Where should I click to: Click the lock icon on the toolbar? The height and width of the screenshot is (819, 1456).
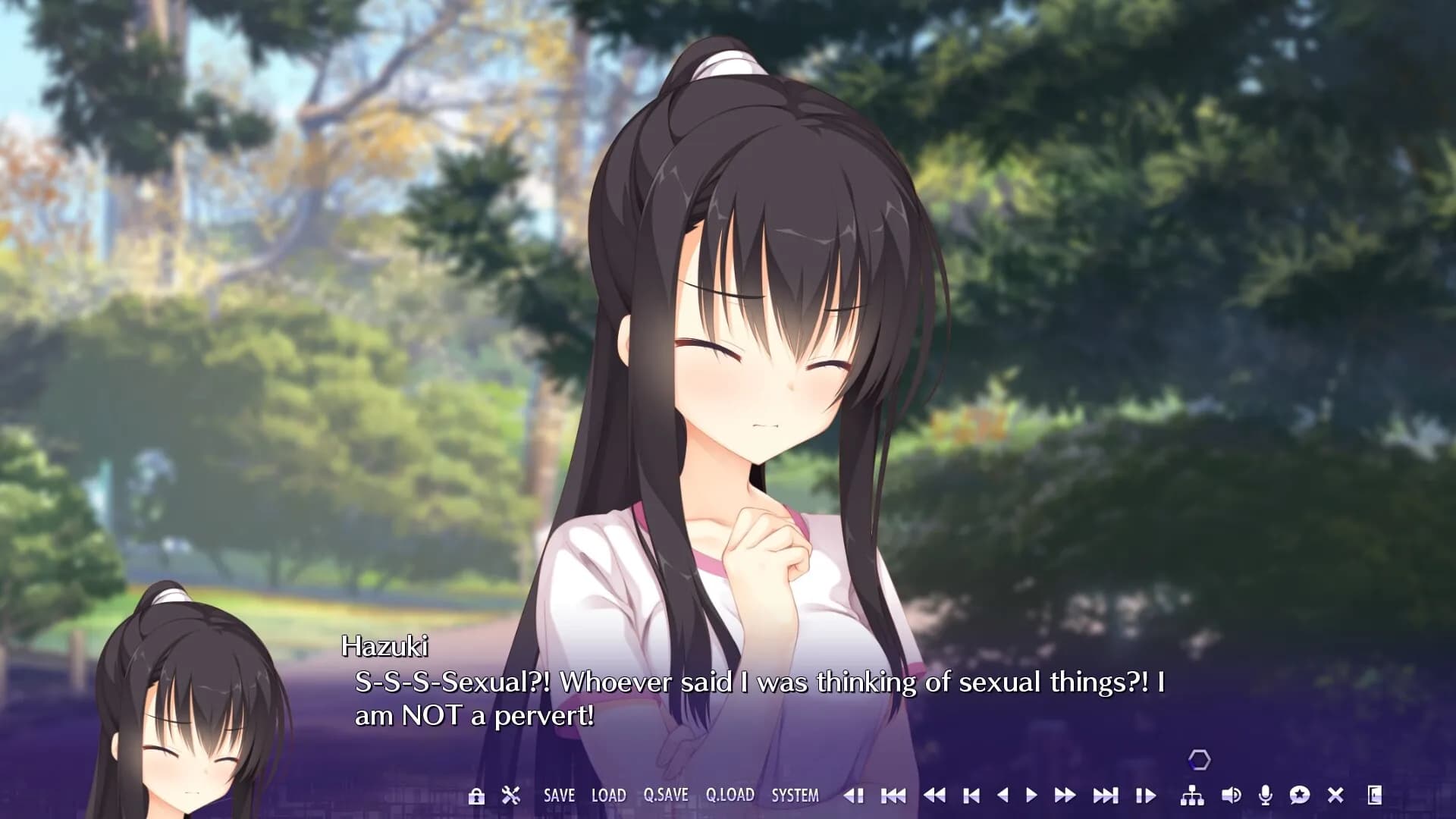tap(476, 795)
